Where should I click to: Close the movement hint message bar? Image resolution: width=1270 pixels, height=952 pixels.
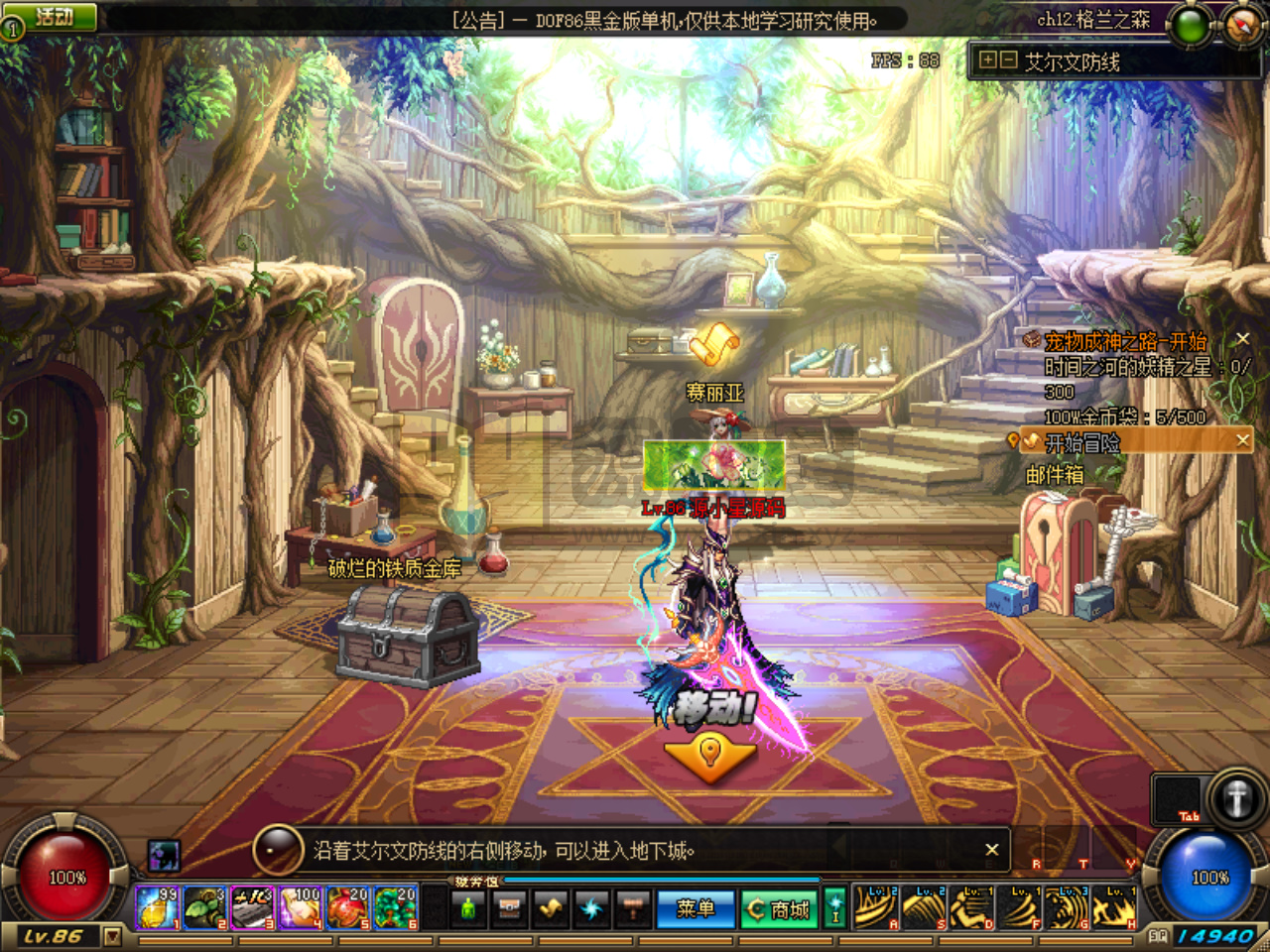pos(991,850)
